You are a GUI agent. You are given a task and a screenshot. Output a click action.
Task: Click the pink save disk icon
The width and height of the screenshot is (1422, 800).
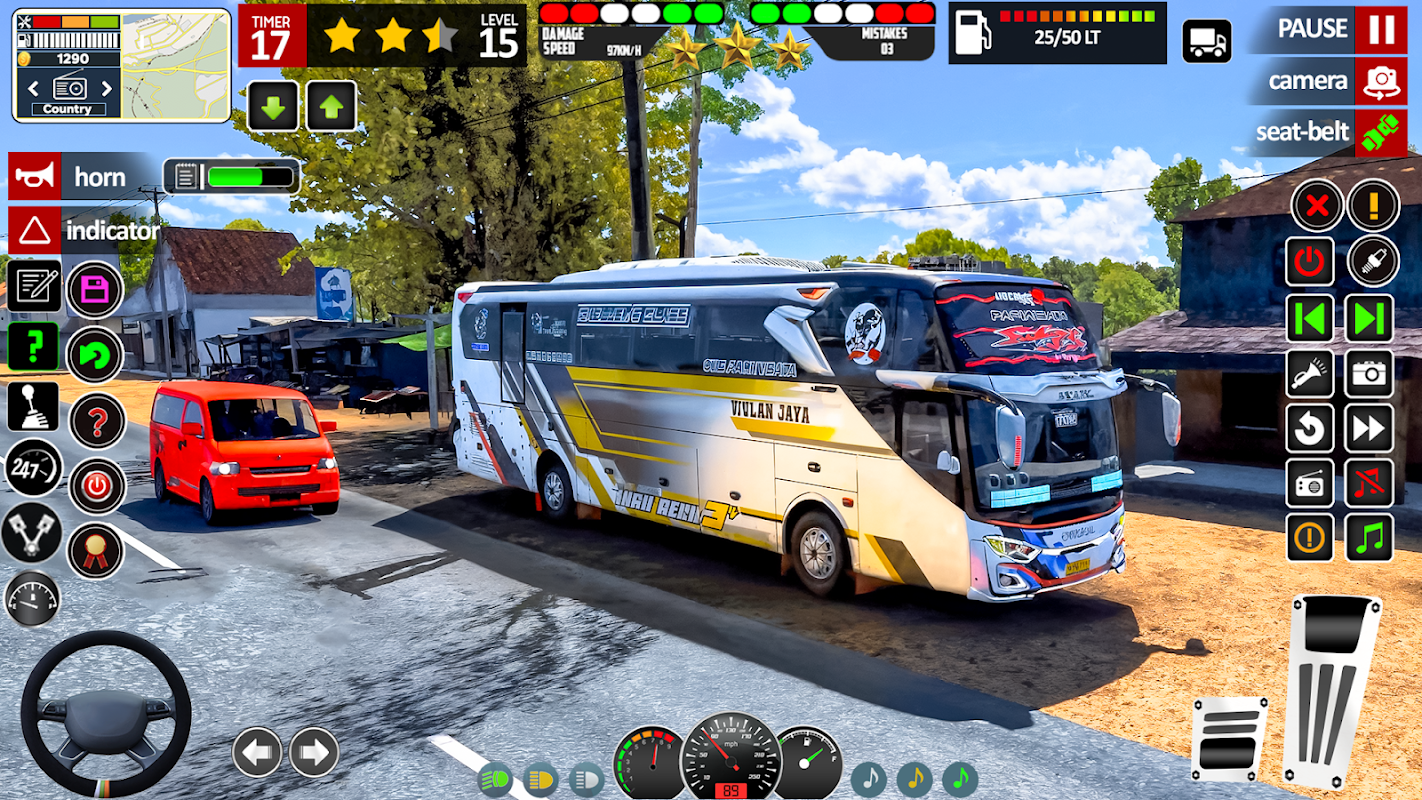point(95,290)
